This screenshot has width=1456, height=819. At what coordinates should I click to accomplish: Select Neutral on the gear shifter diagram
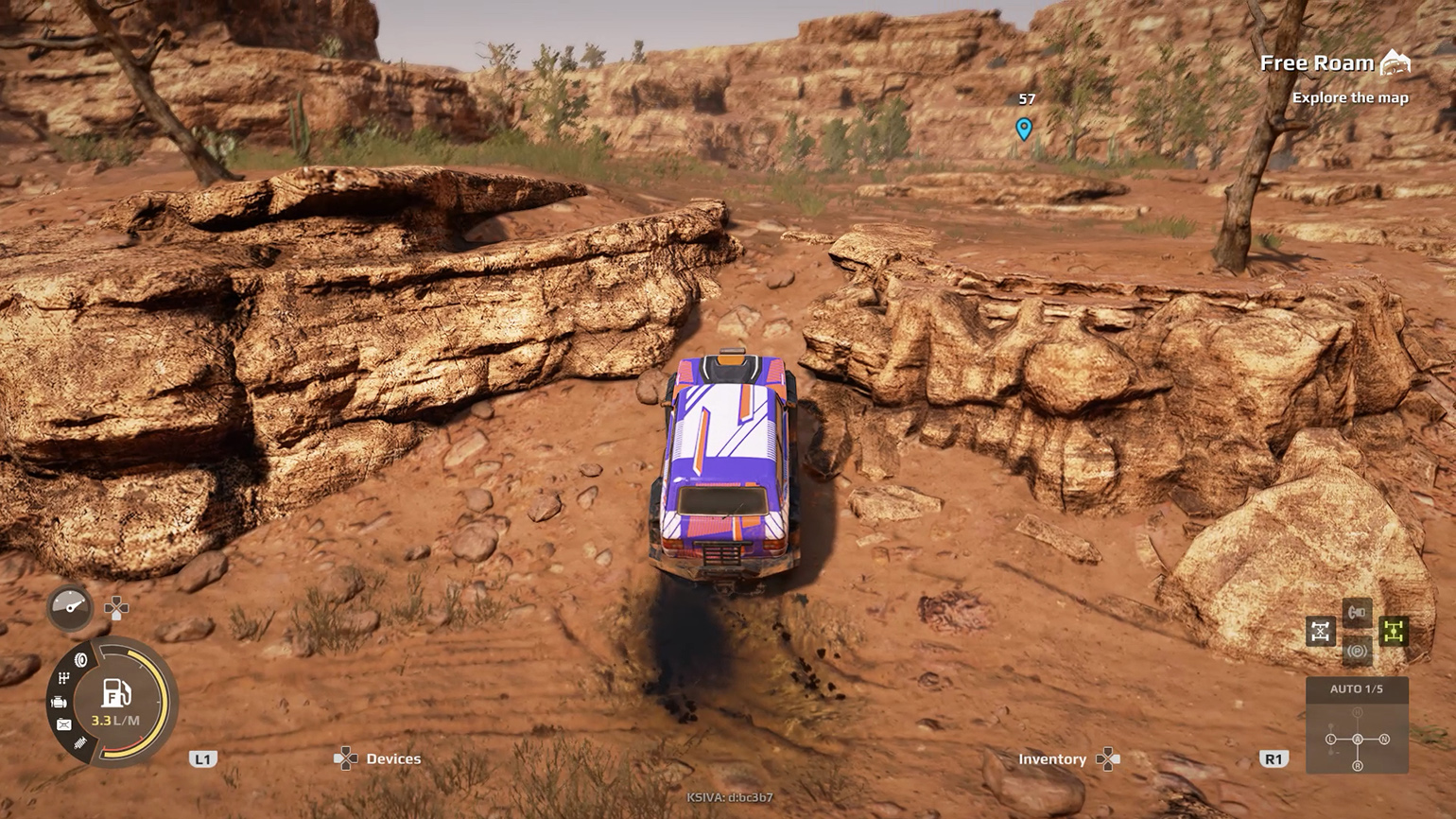(1384, 740)
